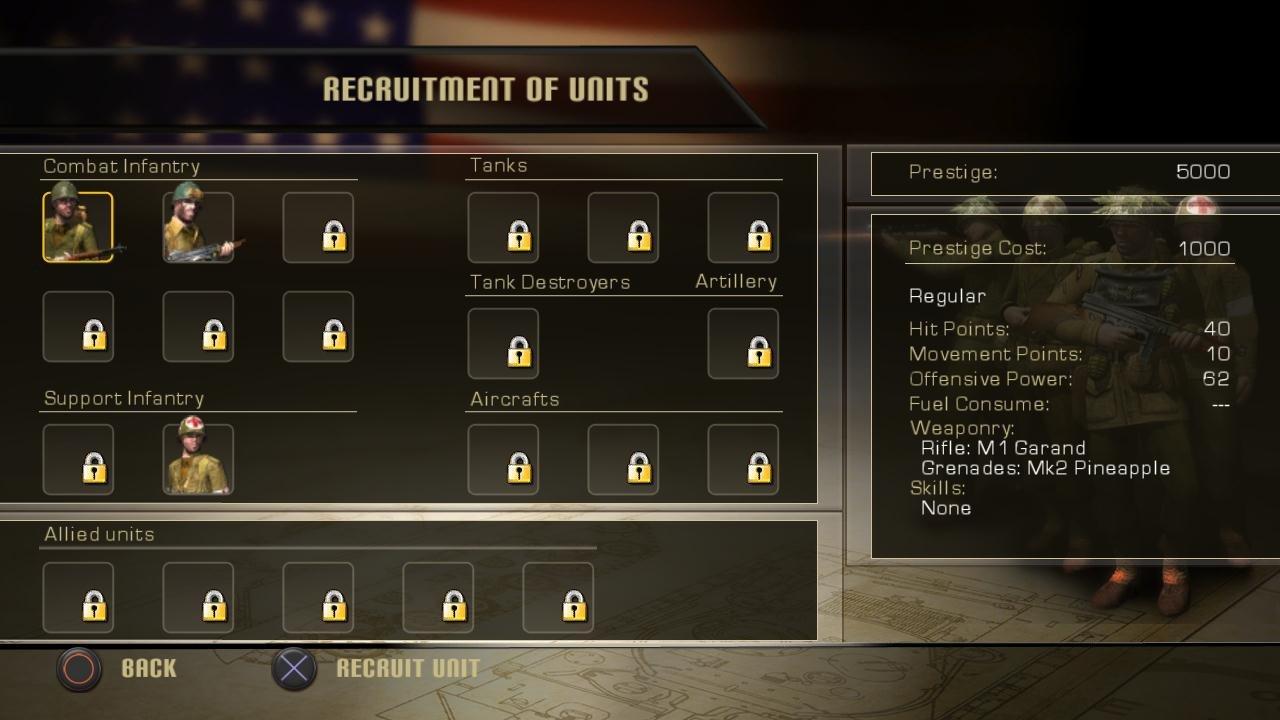Open the locked first Support Infantry slot
This screenshot has width=1280, height=720.
point(78,459)
